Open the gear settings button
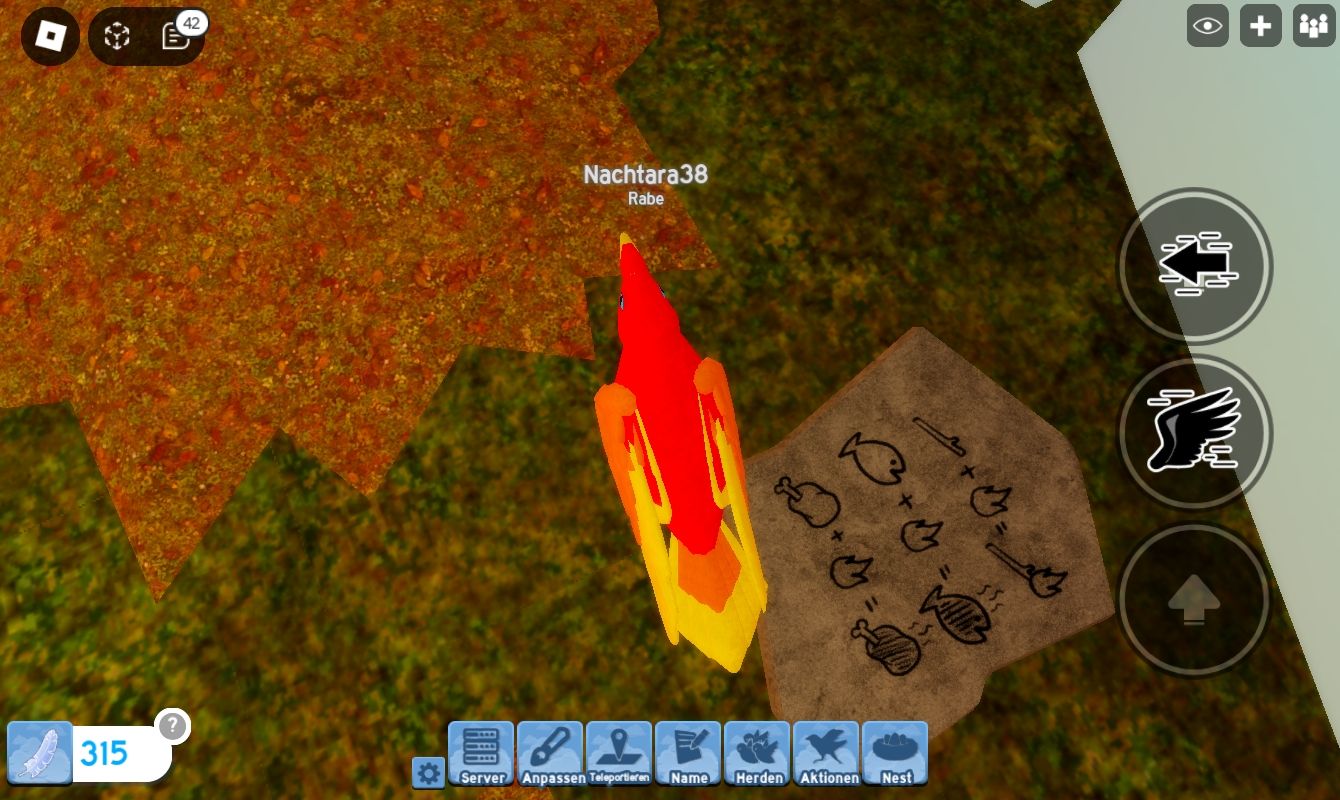This screenshot has width=1340, height=800. [x=428, y=772]
